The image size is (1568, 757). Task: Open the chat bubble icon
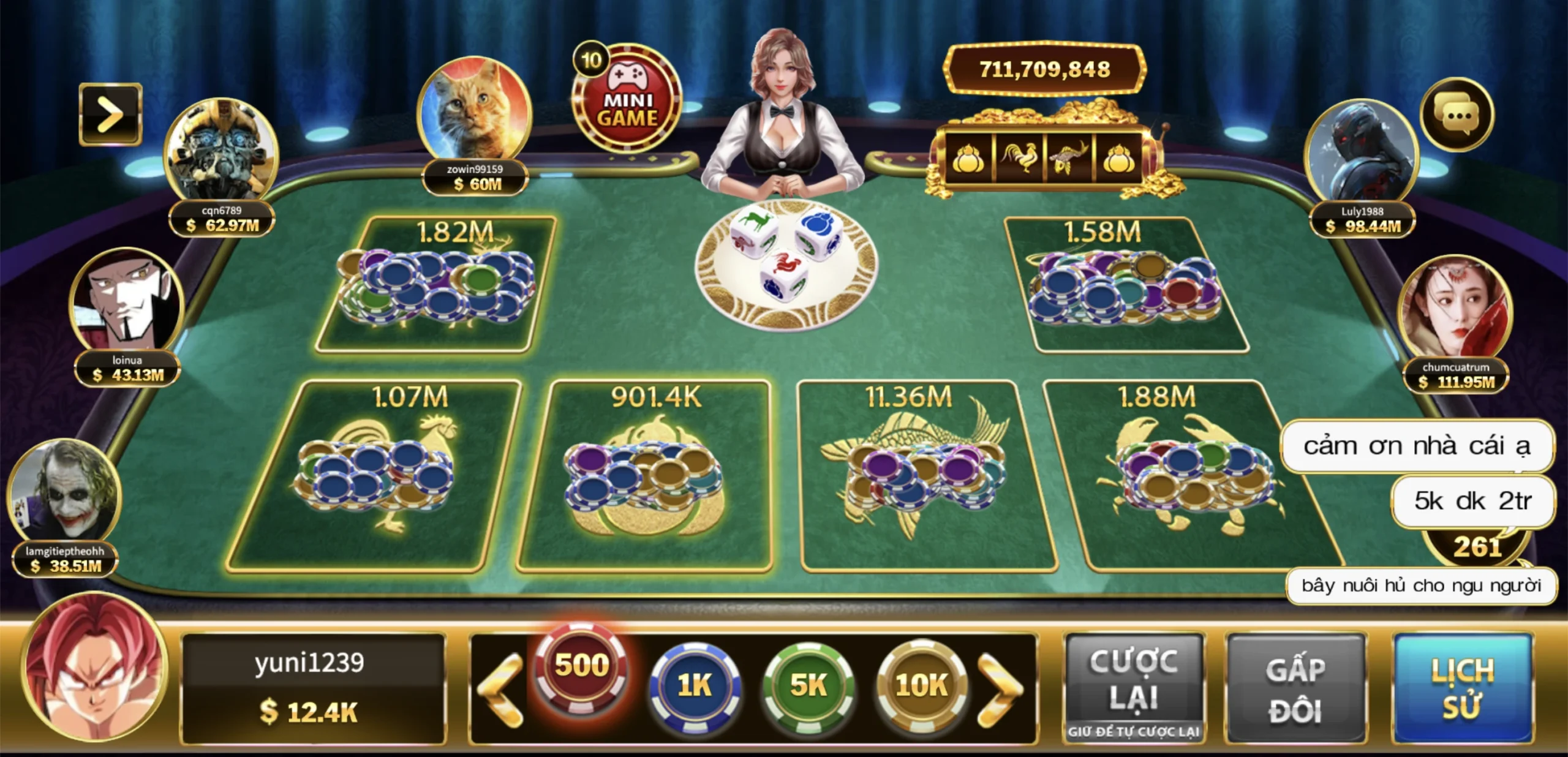[x=1457, y=115]
